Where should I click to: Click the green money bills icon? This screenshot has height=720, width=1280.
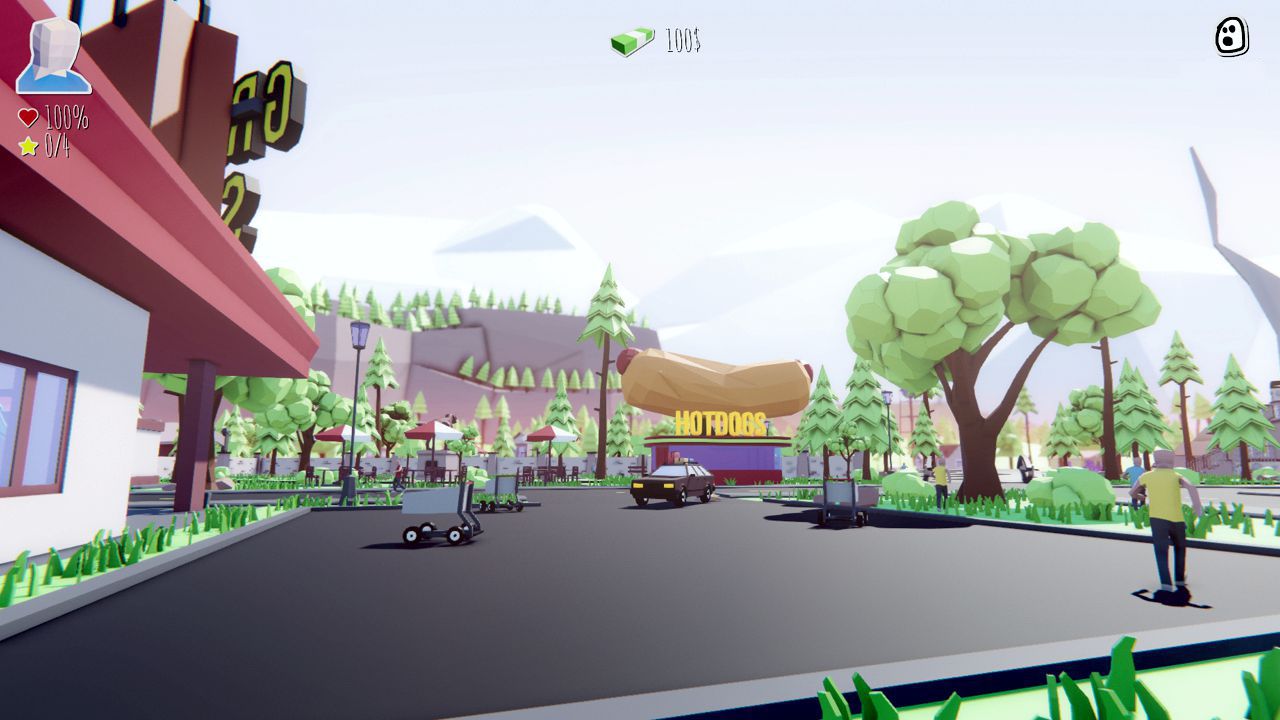pos(629,39)
